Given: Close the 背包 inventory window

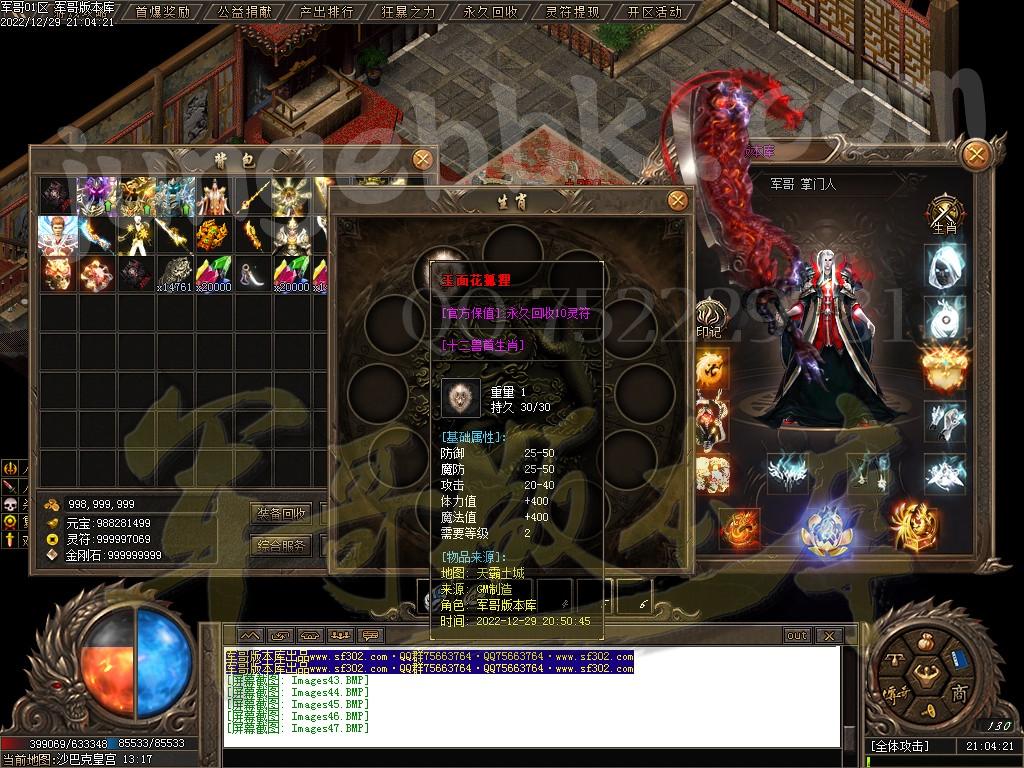Looking at the screenshot, I should tap(423, 159).
